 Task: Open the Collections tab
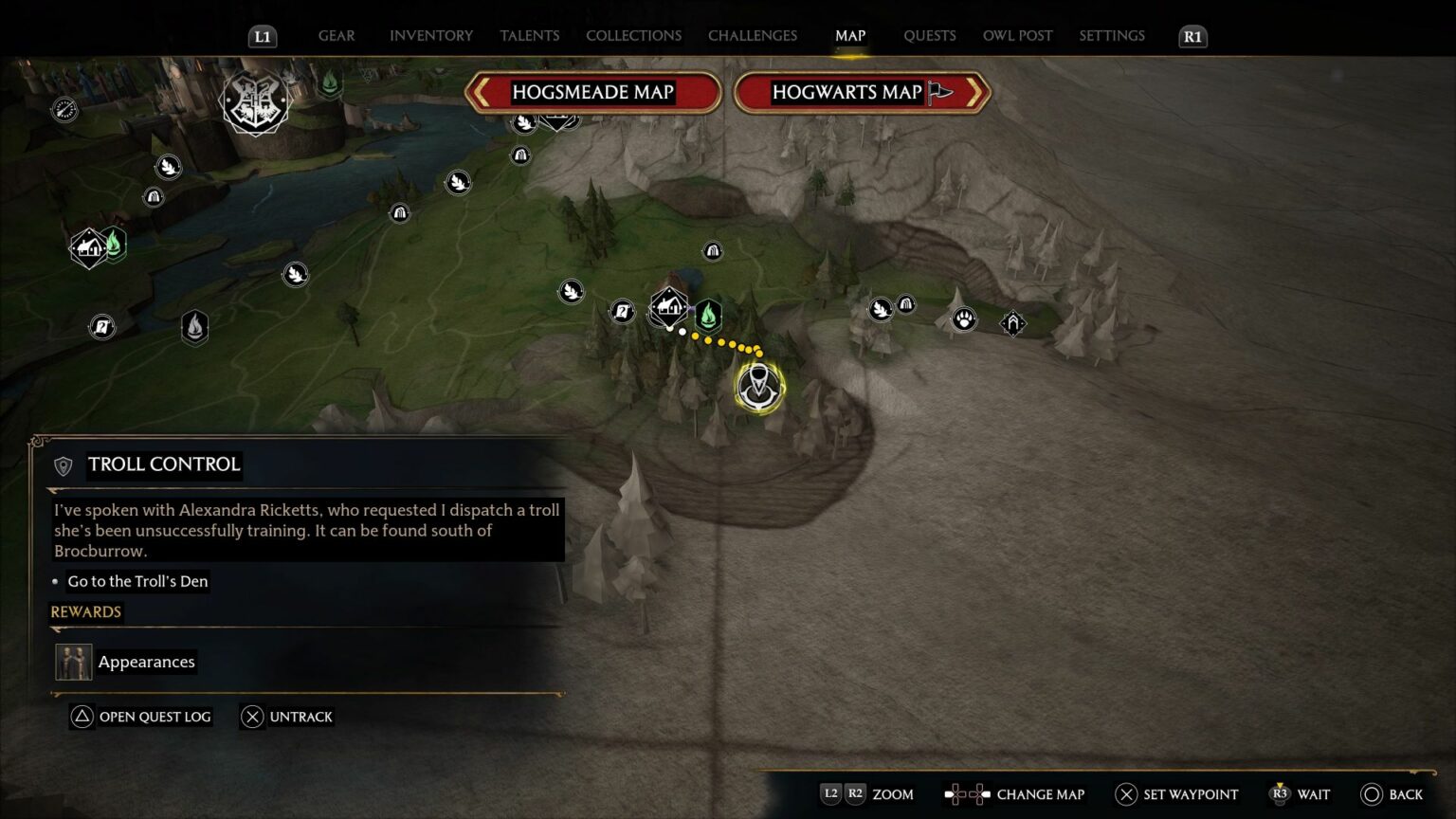pos(633,35)
